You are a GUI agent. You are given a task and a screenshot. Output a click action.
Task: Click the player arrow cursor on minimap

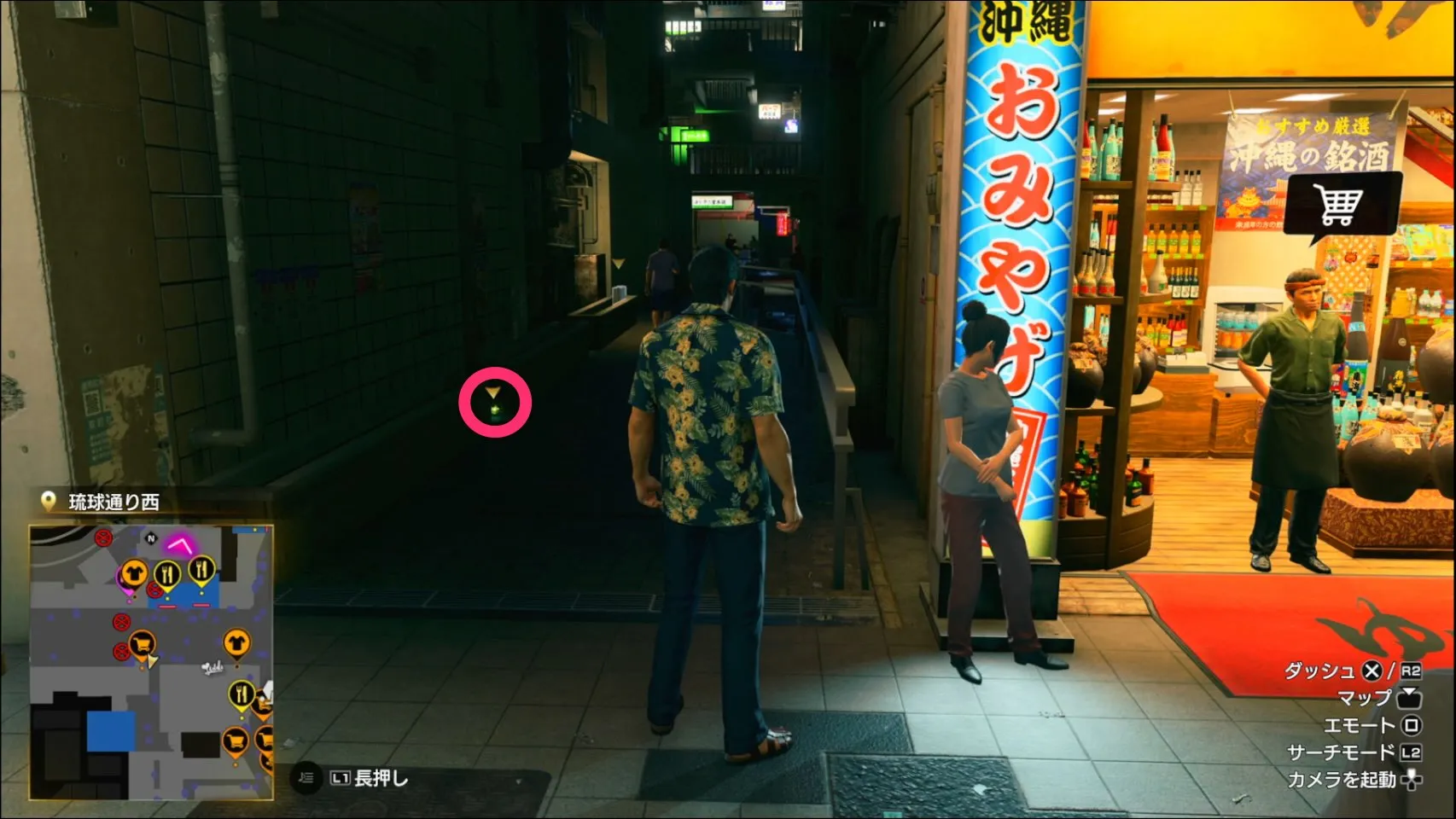(x=152, y=661)
